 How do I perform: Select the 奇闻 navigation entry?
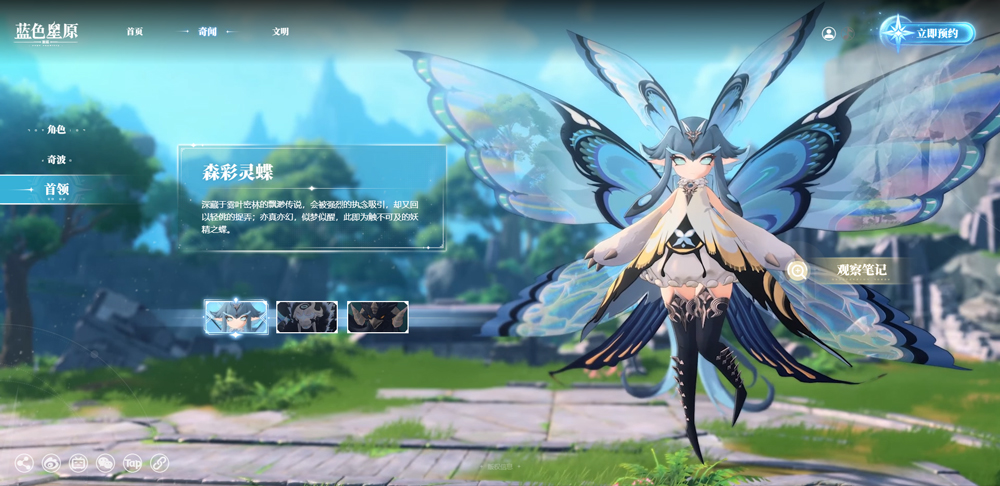point(207,32)
